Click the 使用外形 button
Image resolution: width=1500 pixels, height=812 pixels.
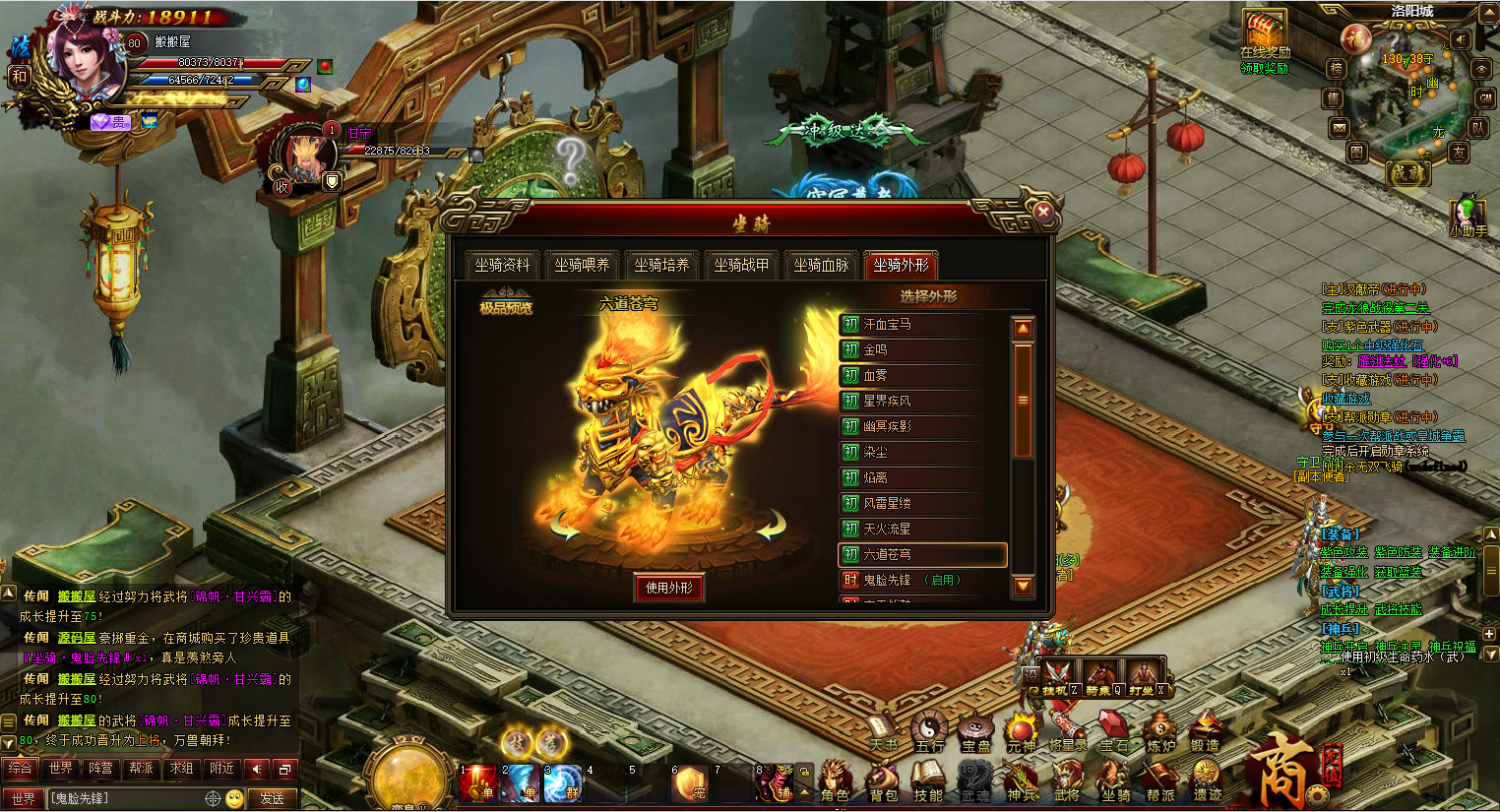click(669, 588)
